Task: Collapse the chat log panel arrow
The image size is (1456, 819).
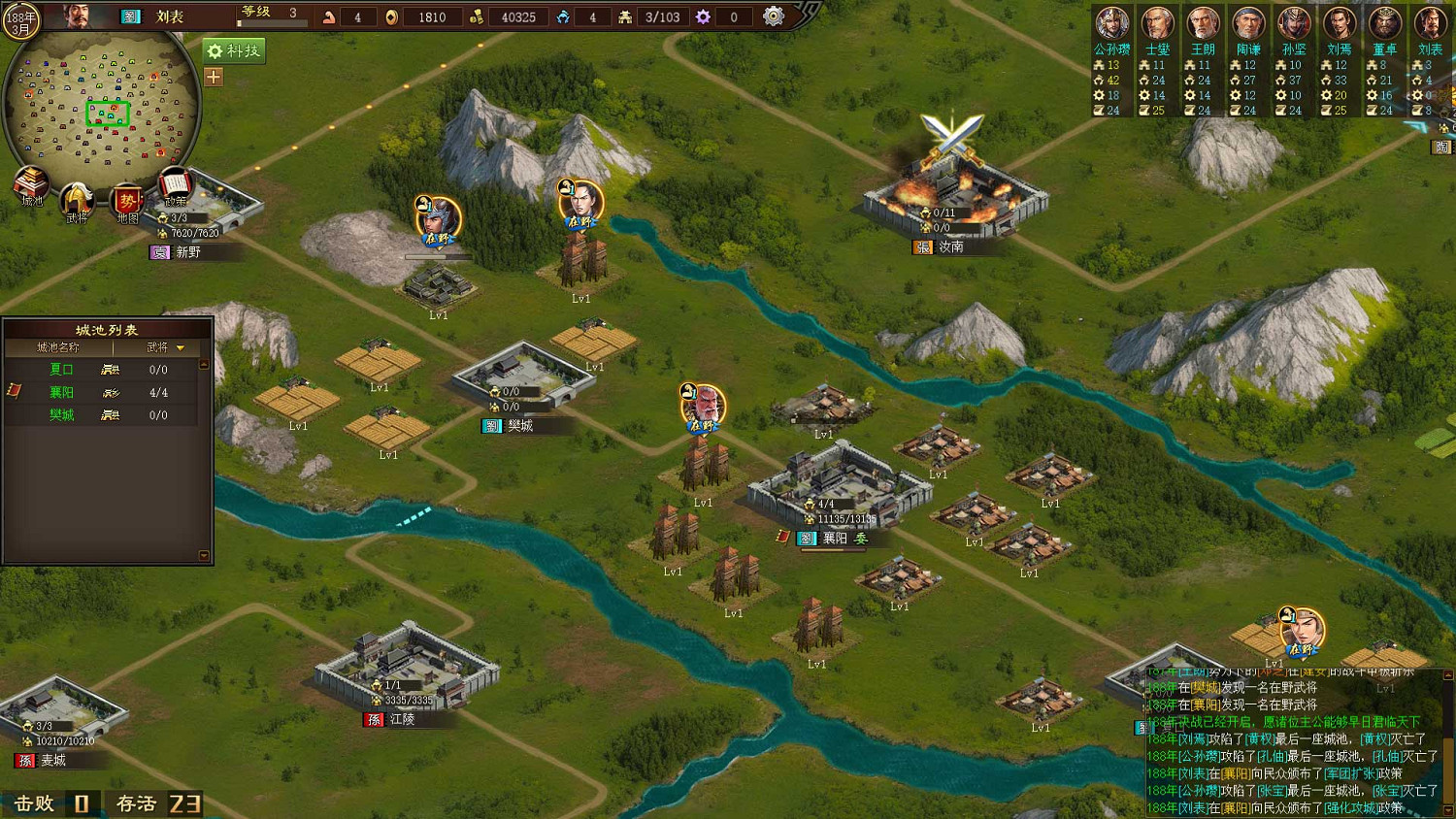Action: coord(1448,673)
